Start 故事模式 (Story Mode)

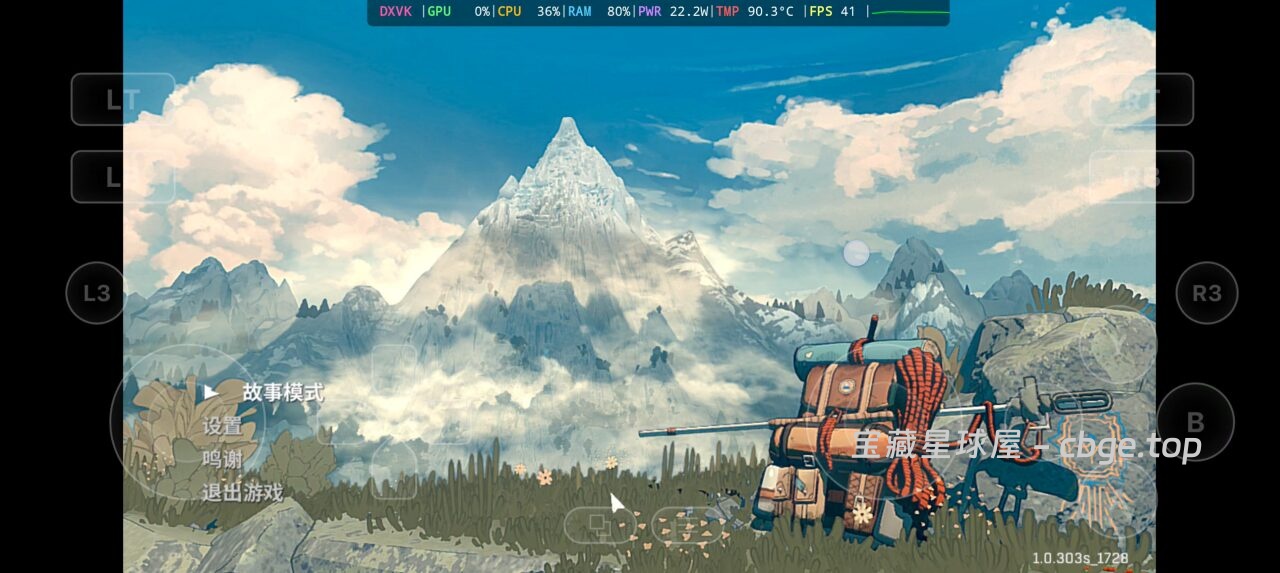coord(283,393)
